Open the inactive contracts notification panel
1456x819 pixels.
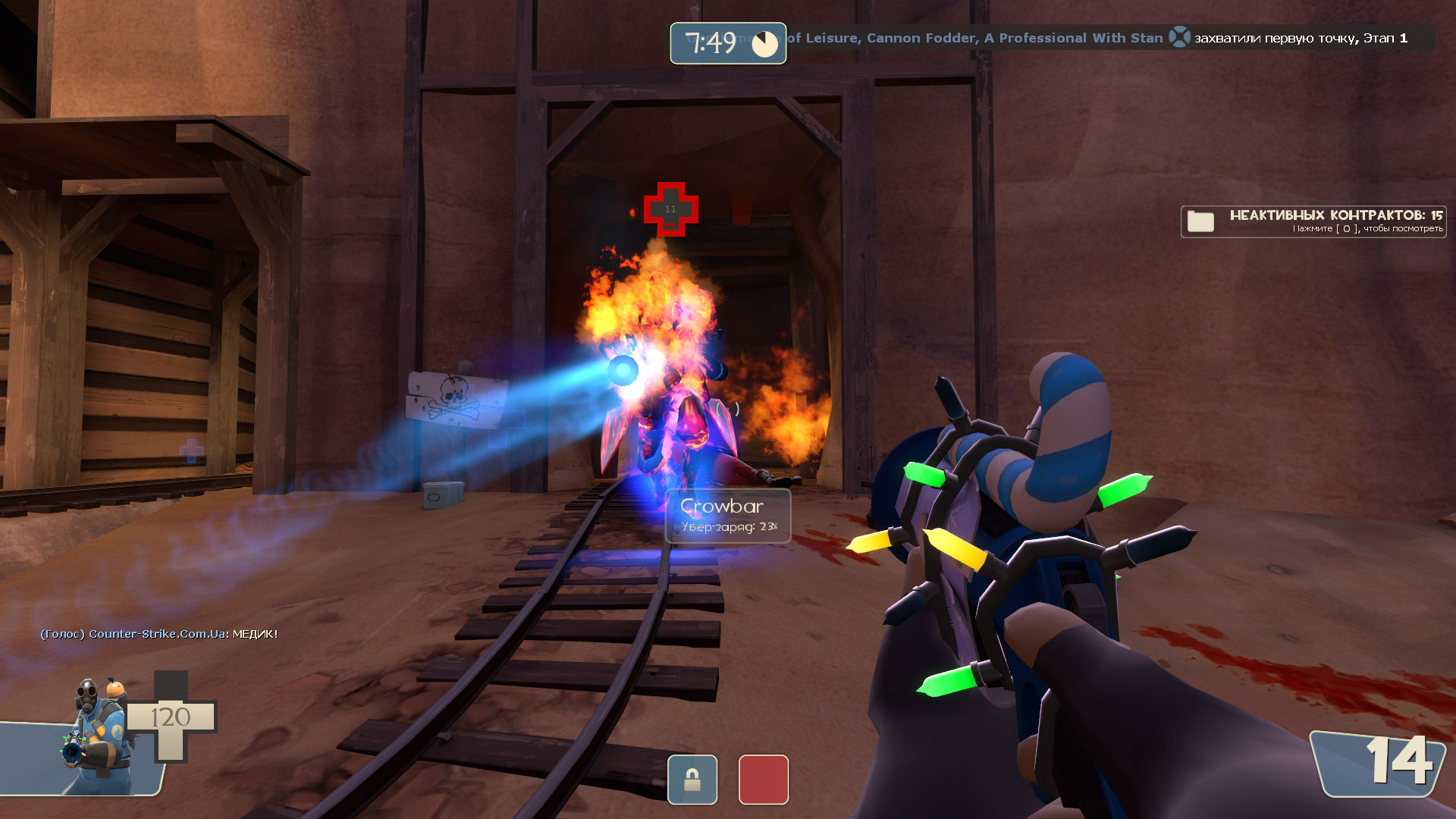pos(1313,221)
